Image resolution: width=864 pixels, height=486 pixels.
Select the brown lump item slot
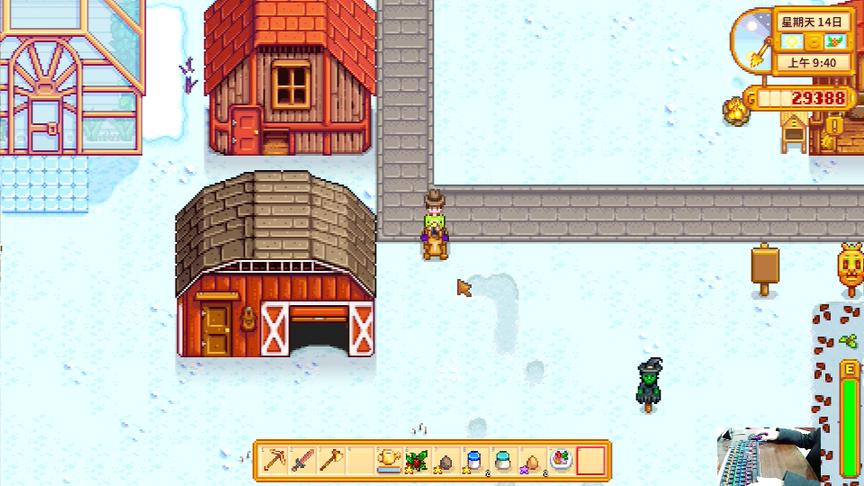(x=446, y=460)
